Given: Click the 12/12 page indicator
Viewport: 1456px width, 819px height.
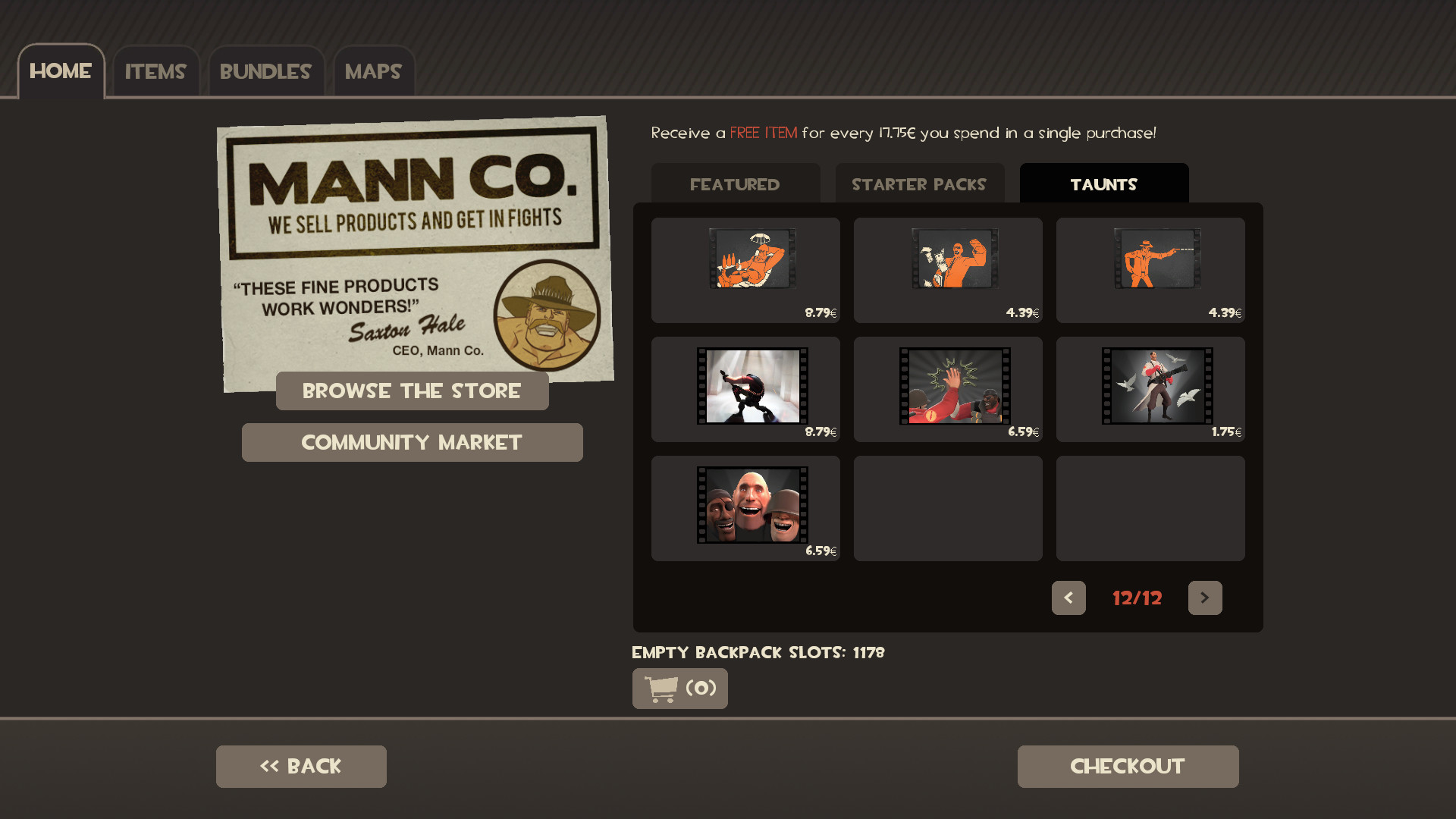Looking at the screenshot, I should pos(1136,598).
